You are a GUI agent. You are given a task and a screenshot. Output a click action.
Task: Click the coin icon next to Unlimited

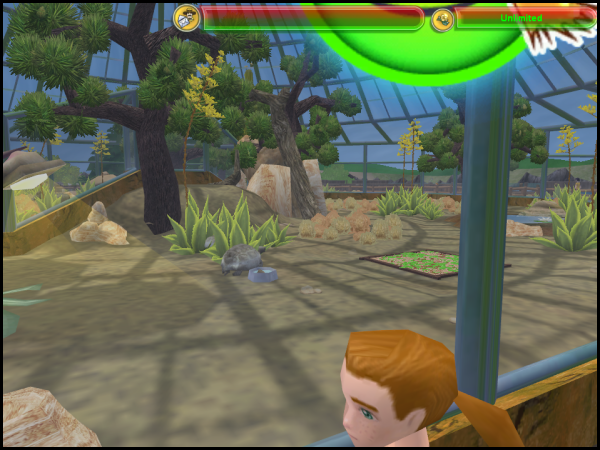coord(442,19)
